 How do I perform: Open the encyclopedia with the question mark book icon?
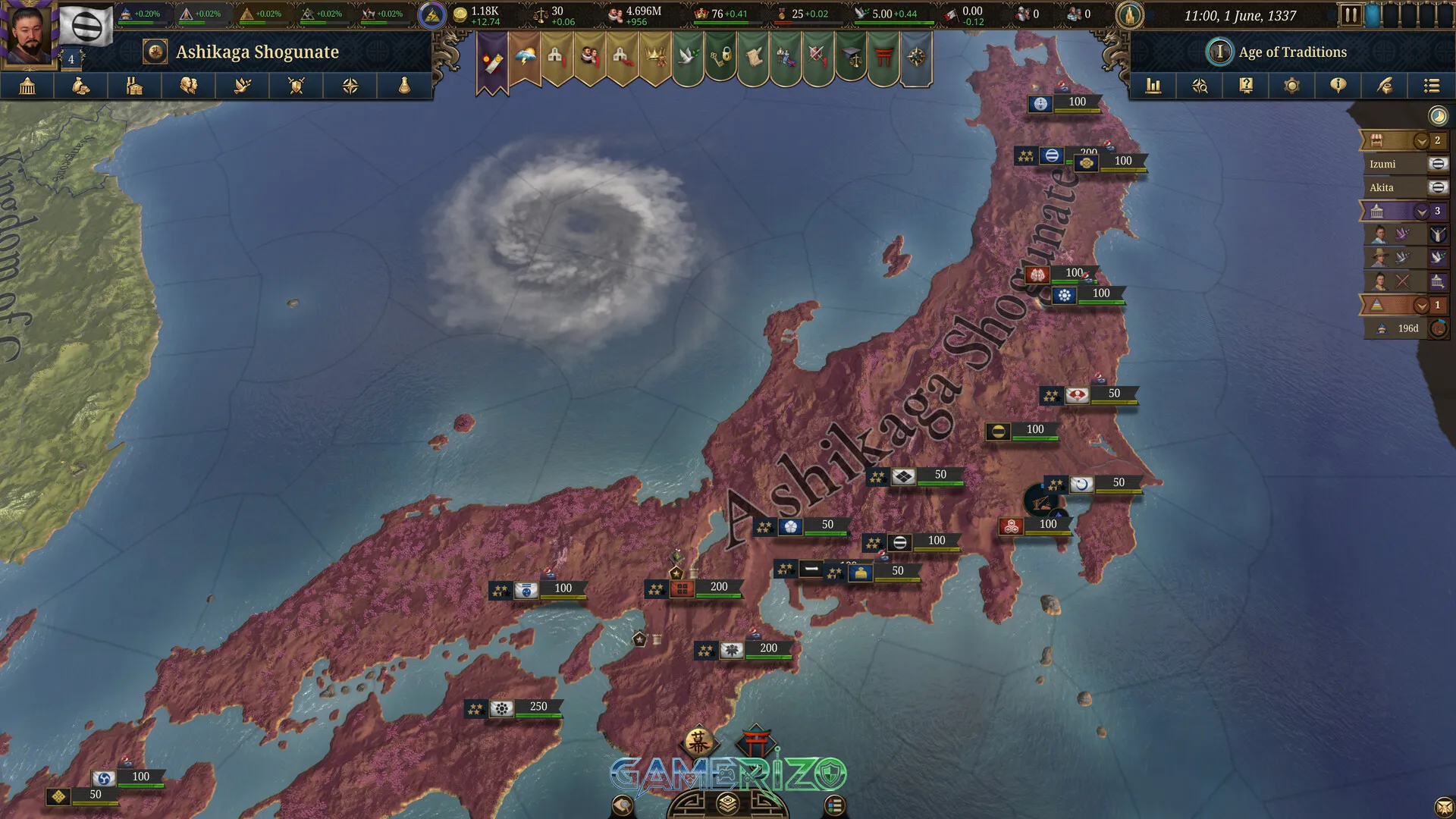1246,86
